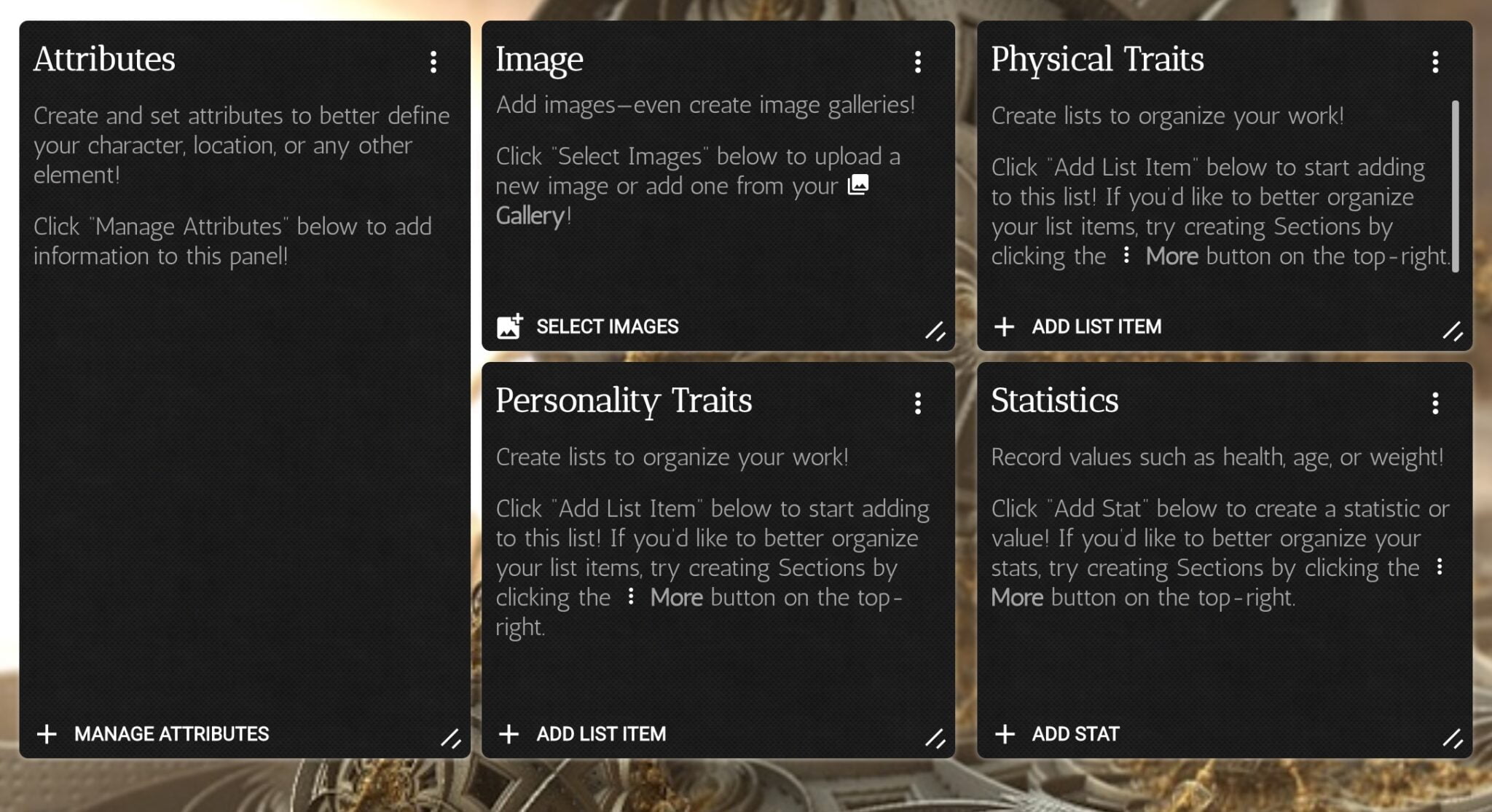Viewport: 1492px width, 812px height.
Task: Click the three-dot icon on Statistics panel
Action: pos(1434,403)
